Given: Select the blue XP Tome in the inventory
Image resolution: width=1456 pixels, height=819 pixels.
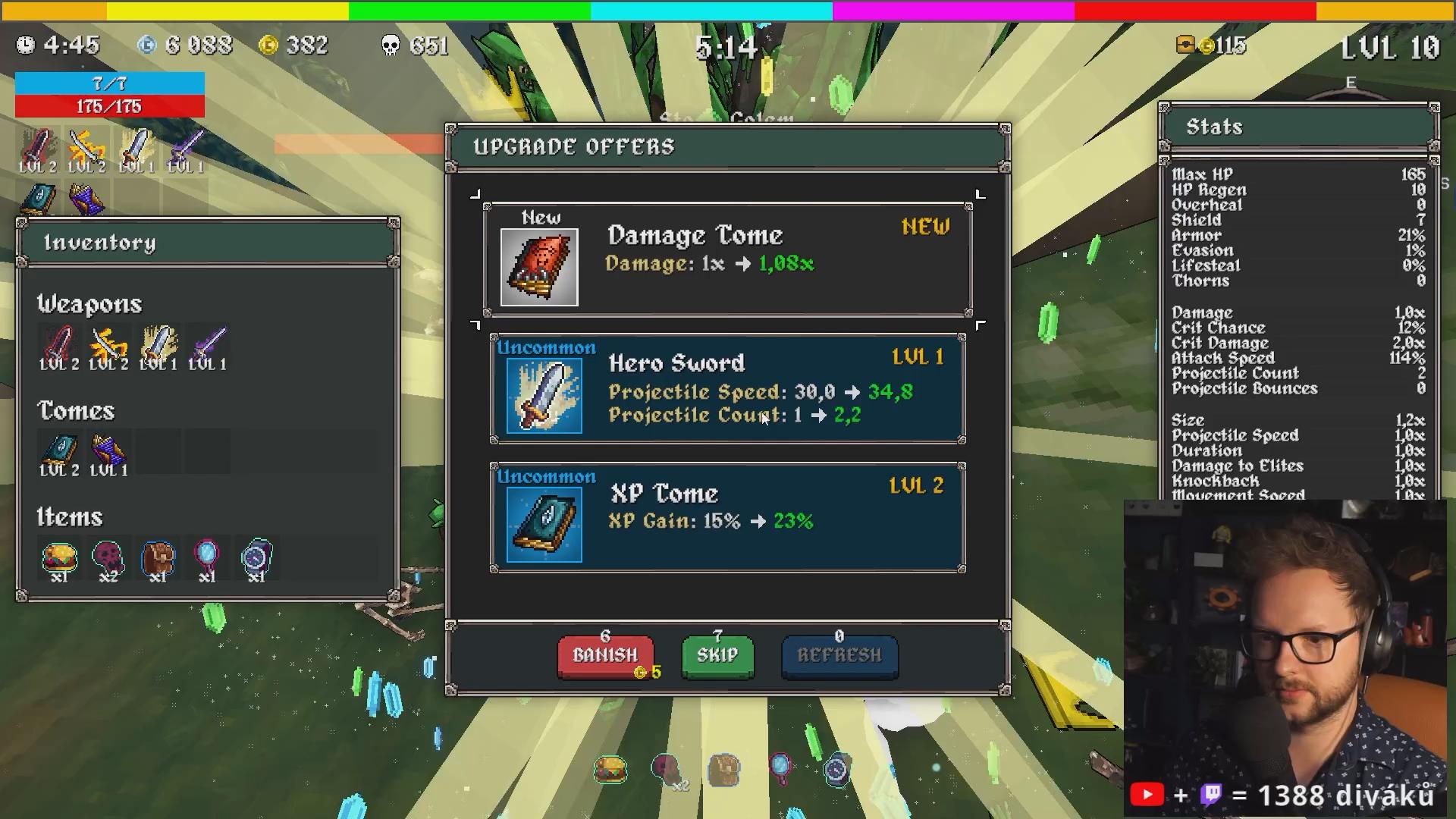Looking at the screenshot, I should pos(59,452).
